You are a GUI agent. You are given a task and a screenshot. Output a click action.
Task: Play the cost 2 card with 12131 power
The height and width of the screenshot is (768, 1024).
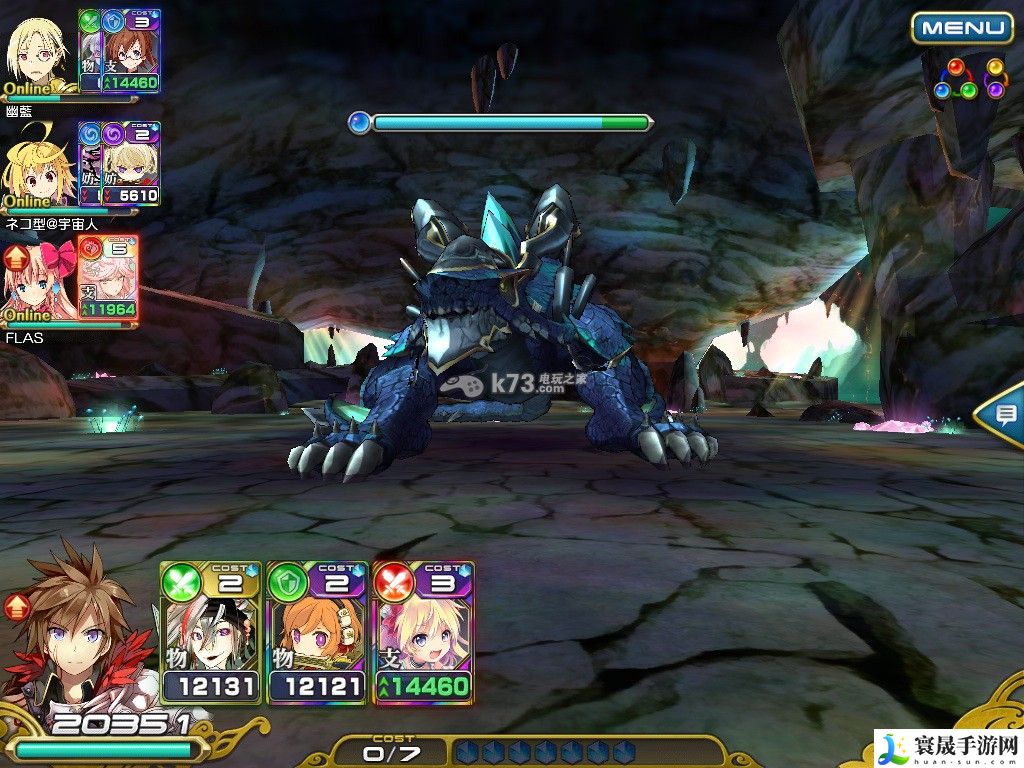pos(211,633)
